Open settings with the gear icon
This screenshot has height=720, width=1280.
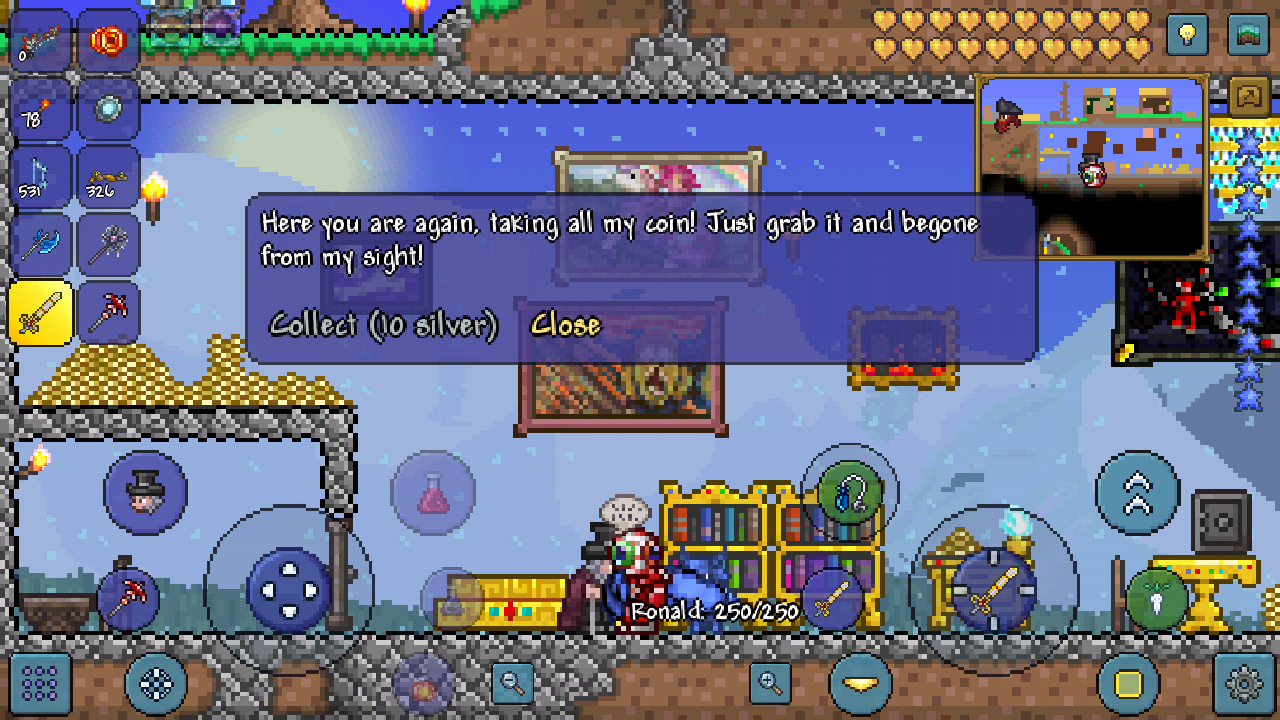tap(1240, 685)
